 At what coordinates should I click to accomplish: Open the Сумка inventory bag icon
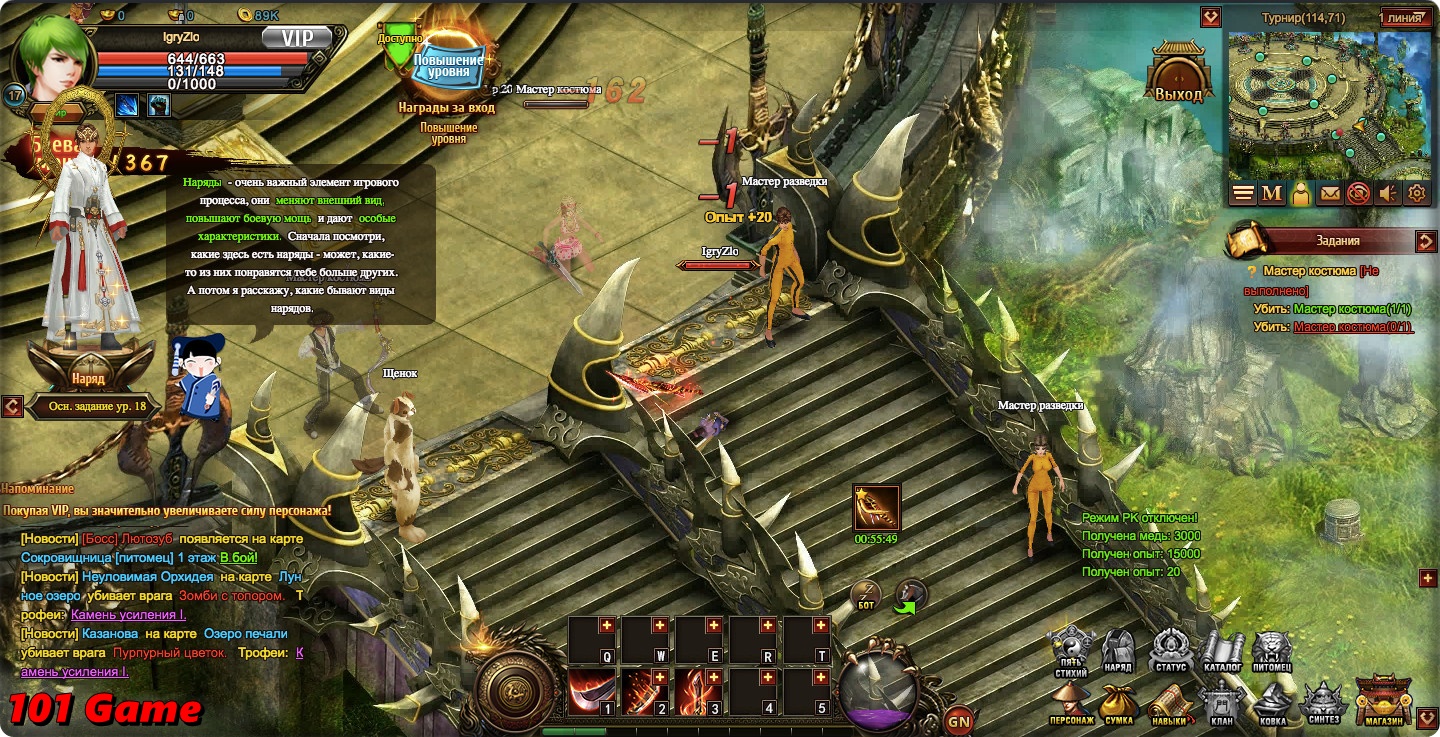coord(1119,698)
